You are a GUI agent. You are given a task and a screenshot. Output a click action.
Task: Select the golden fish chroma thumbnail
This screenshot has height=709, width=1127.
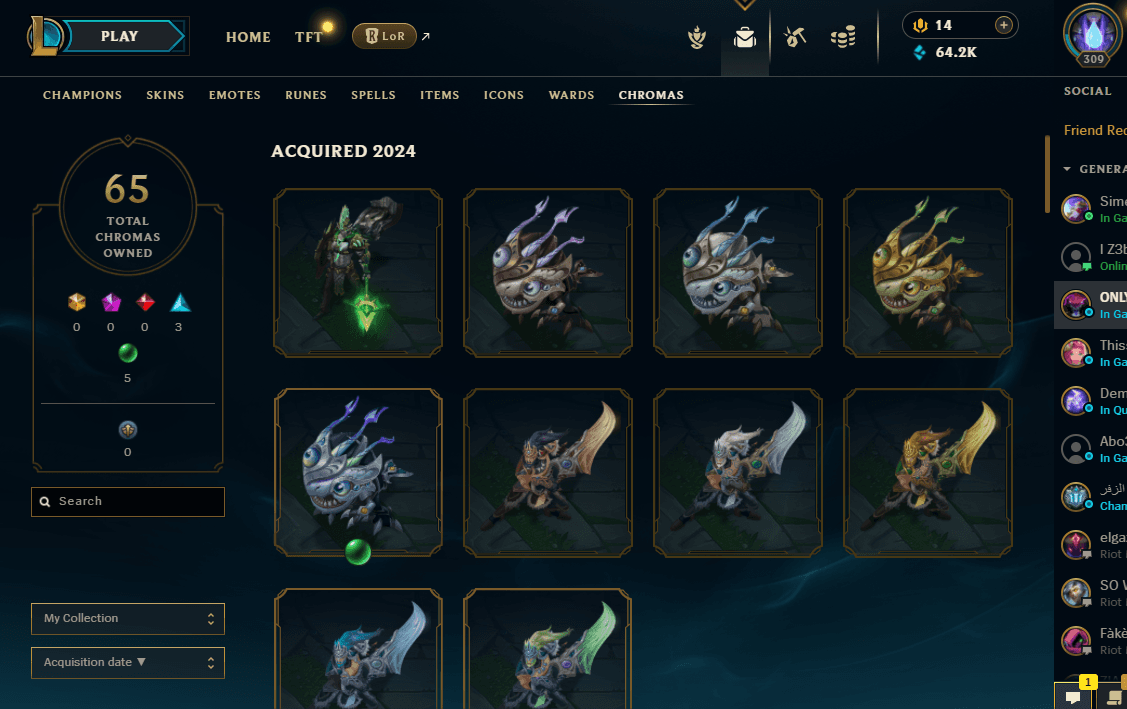point(928,273)
